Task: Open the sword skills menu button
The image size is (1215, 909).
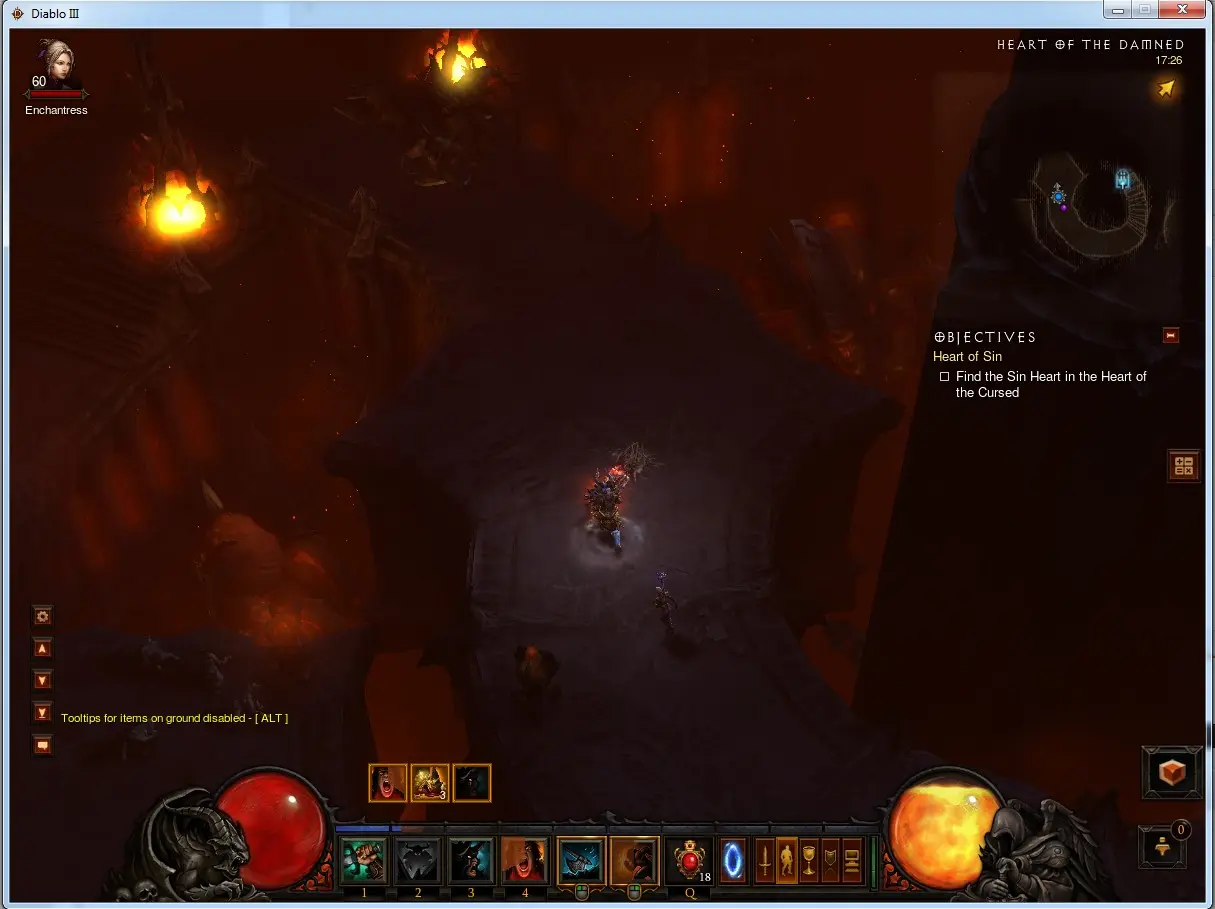Action: pos(765,860)
